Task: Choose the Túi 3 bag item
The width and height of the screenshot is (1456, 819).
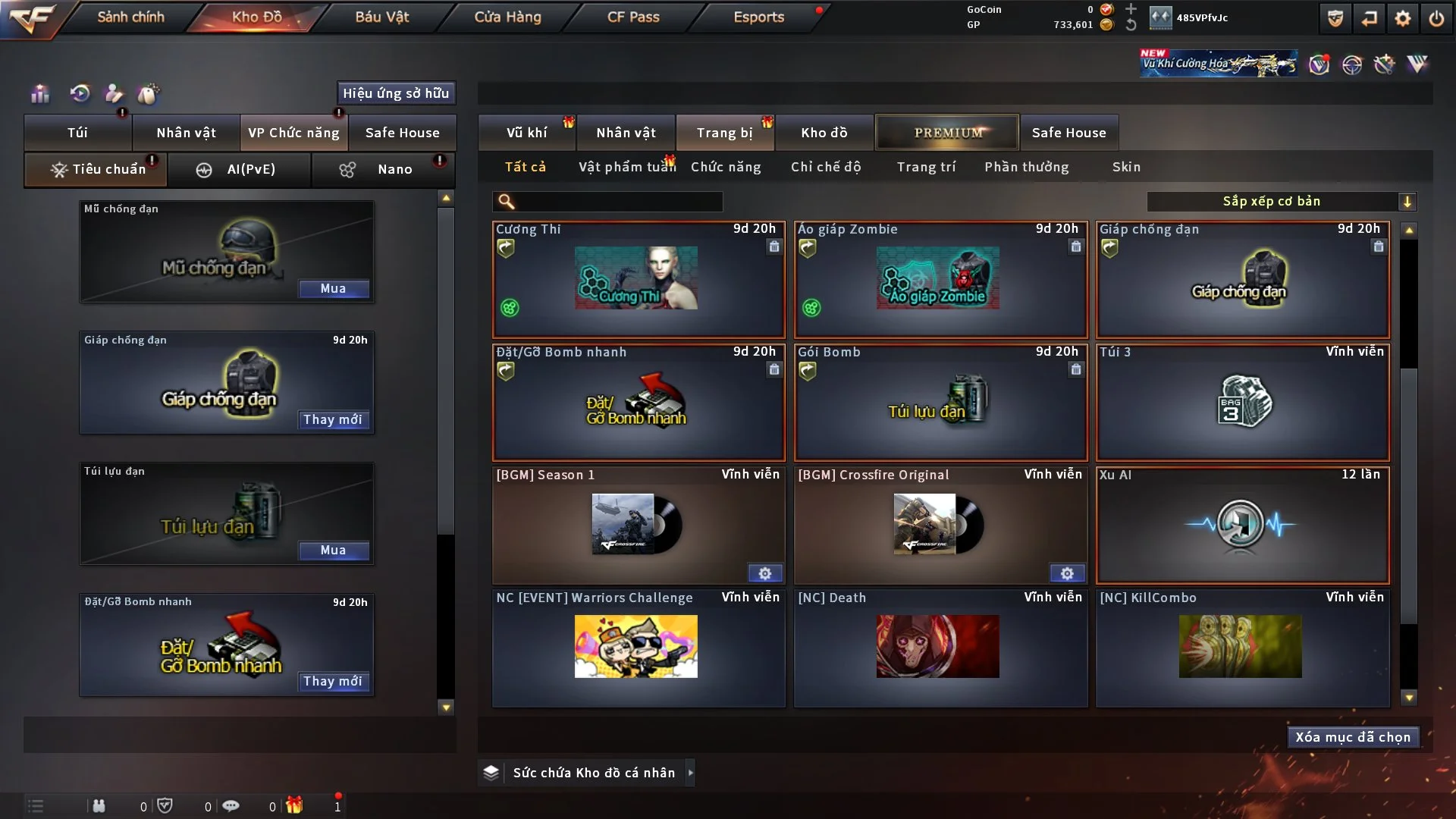Action: [x=1242, y=402]
